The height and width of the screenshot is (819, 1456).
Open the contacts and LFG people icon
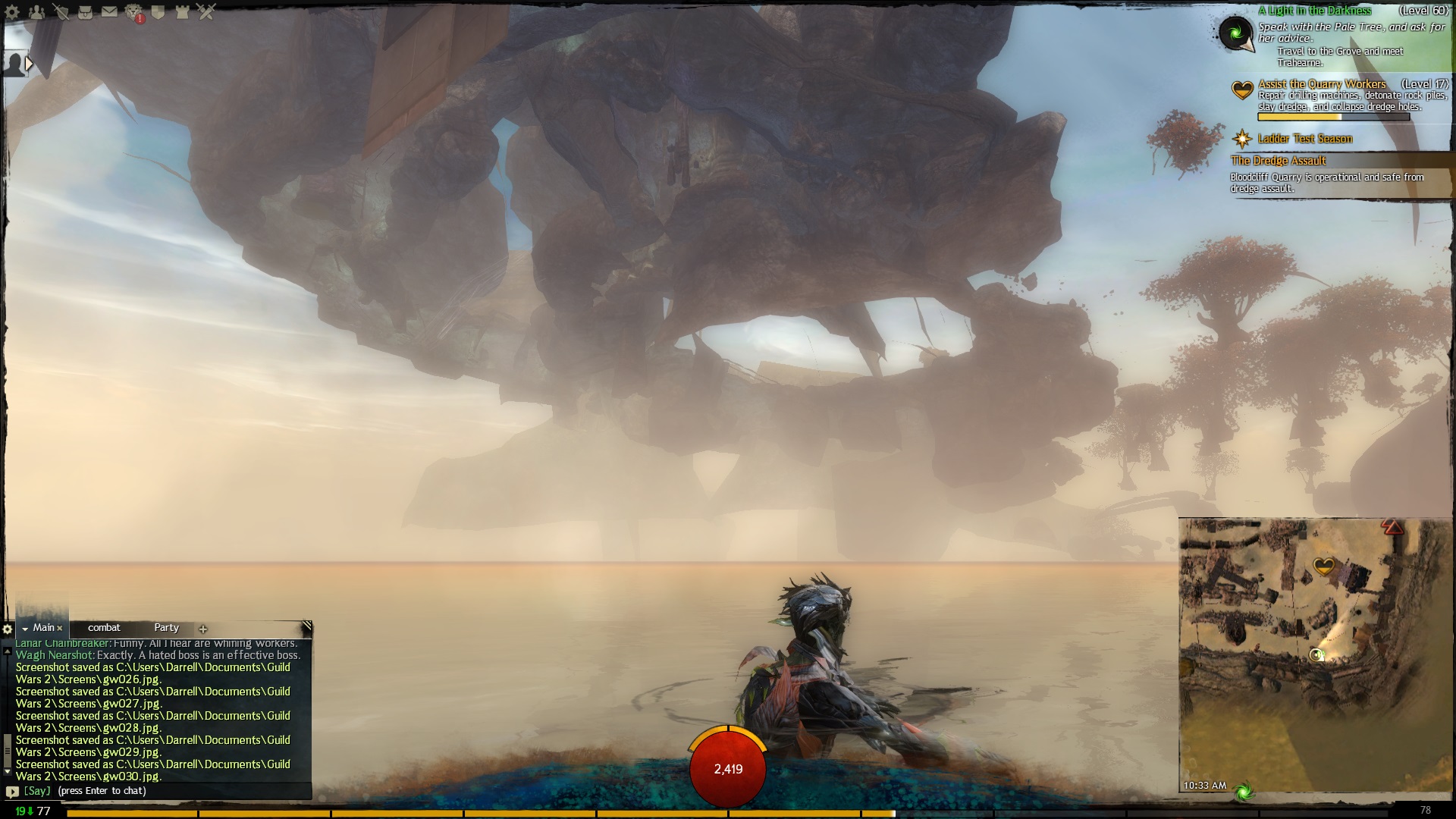(36, 12)
